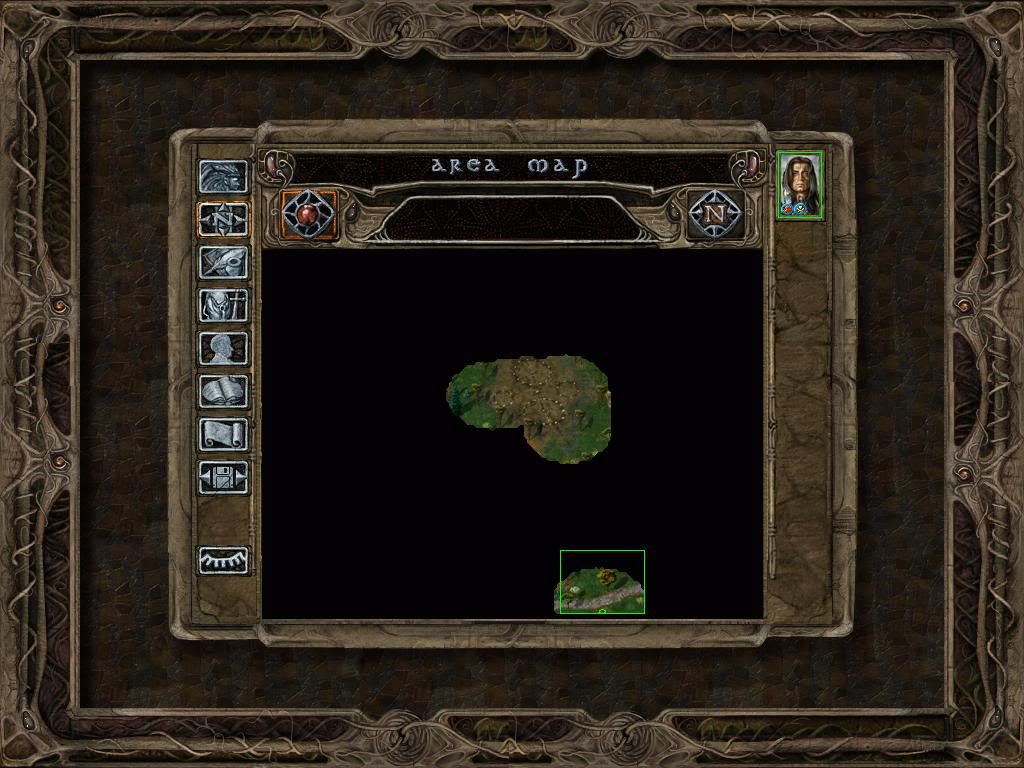The height and width of the screenshot is (768, 1024).
Task: Open the priest scroll icon
Action: pyautogui.click(x=223, y=434)
